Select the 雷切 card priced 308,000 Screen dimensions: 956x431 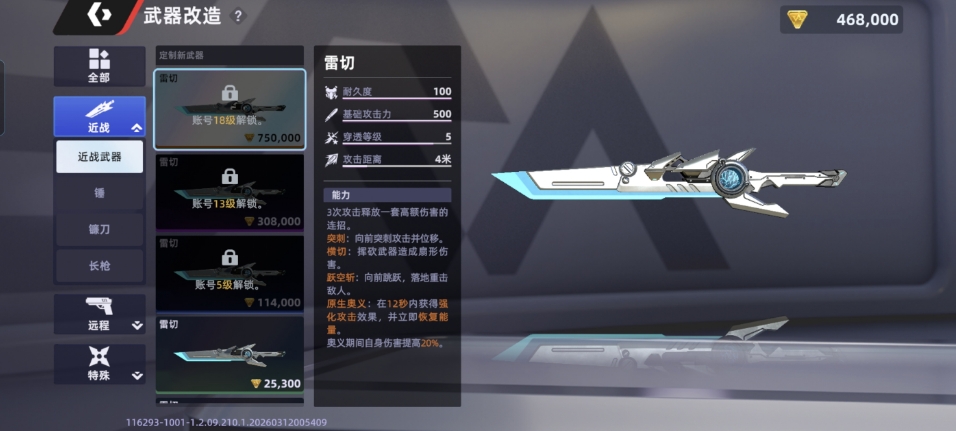pos(230,191)
